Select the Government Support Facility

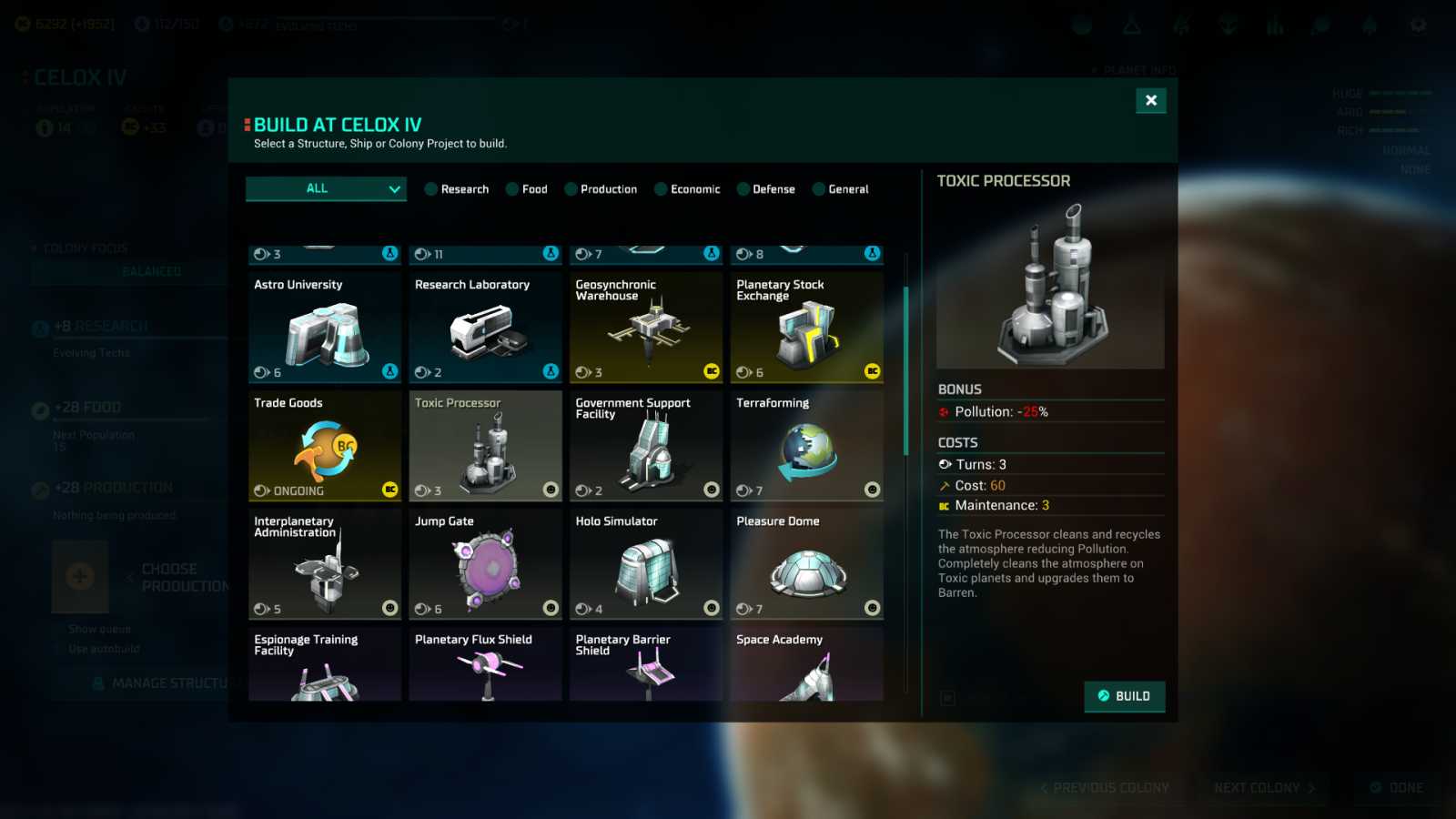(x=646, y=446)
